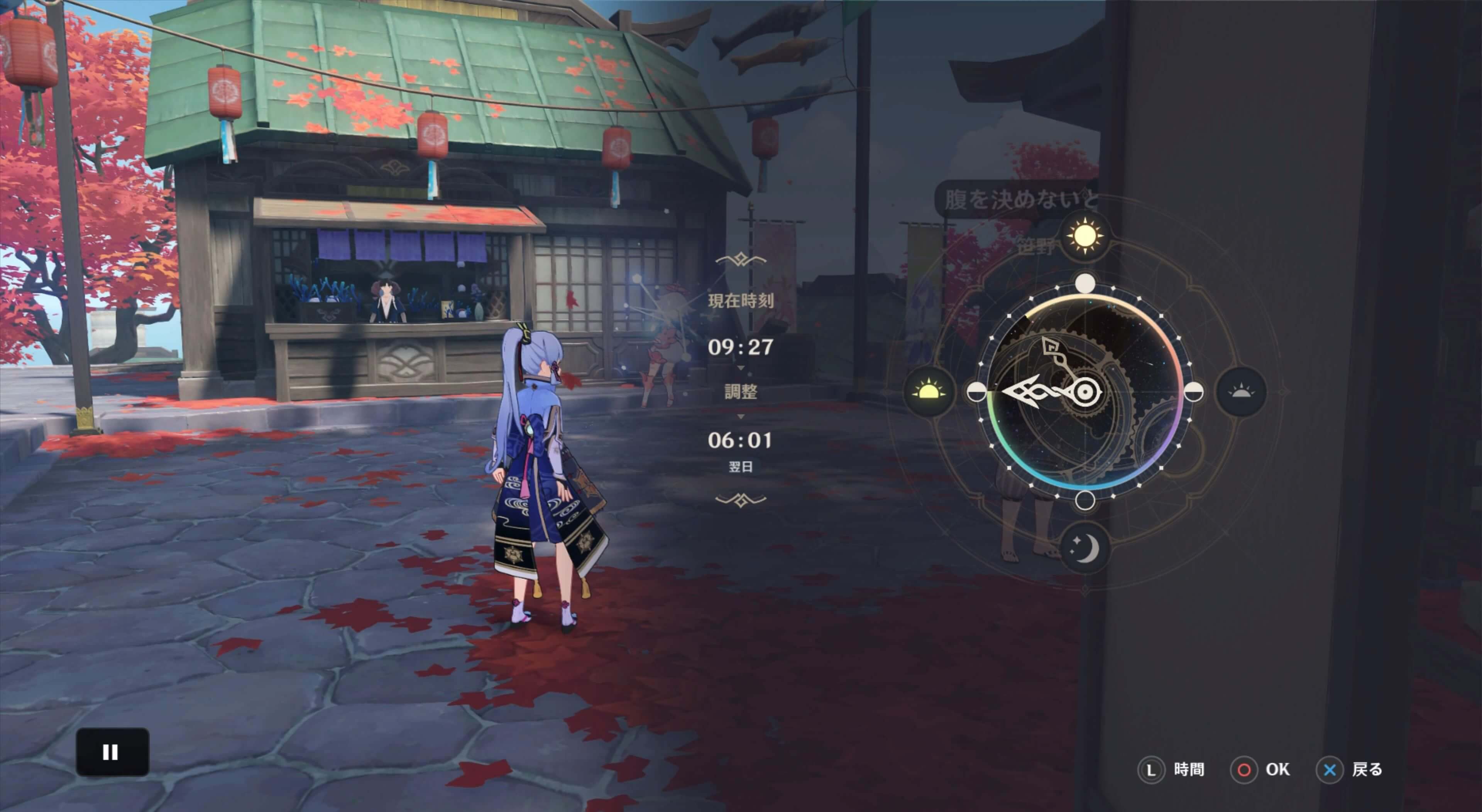Screen dimensions: 1482x812
Task: Click the clock hand pointer in the dial center
Action: point(1085,391)
